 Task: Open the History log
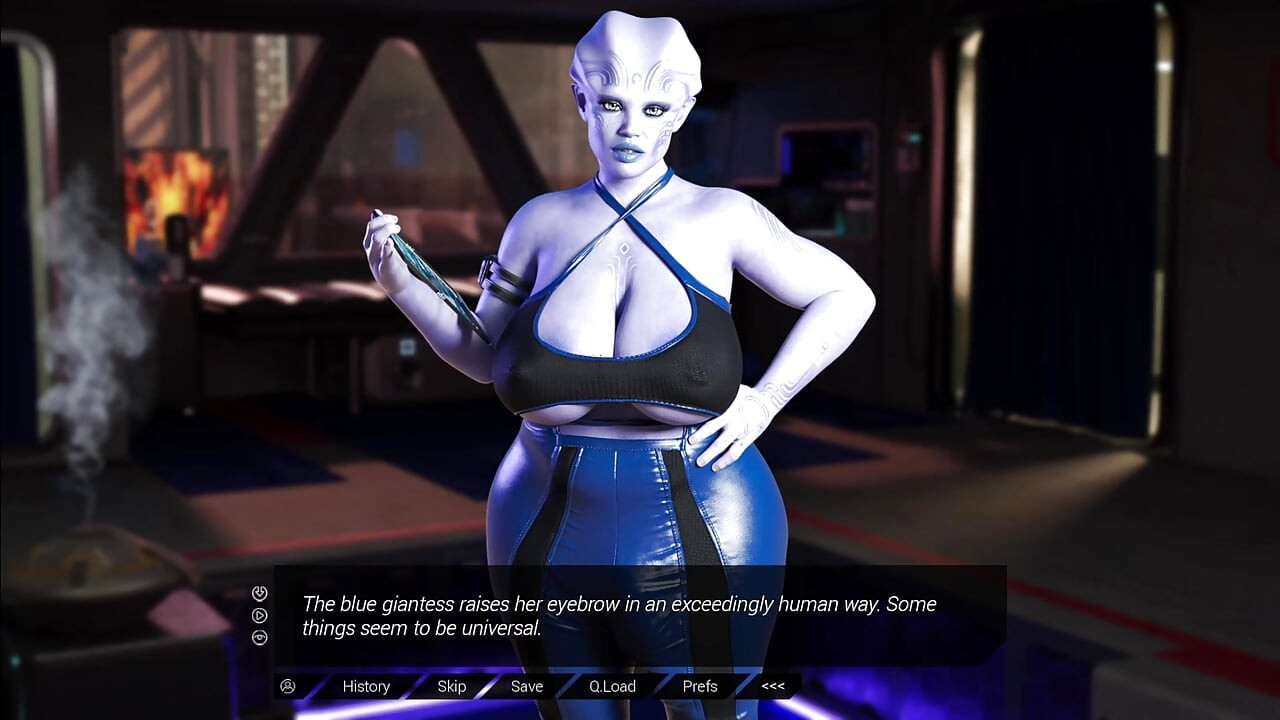(366, 686)
